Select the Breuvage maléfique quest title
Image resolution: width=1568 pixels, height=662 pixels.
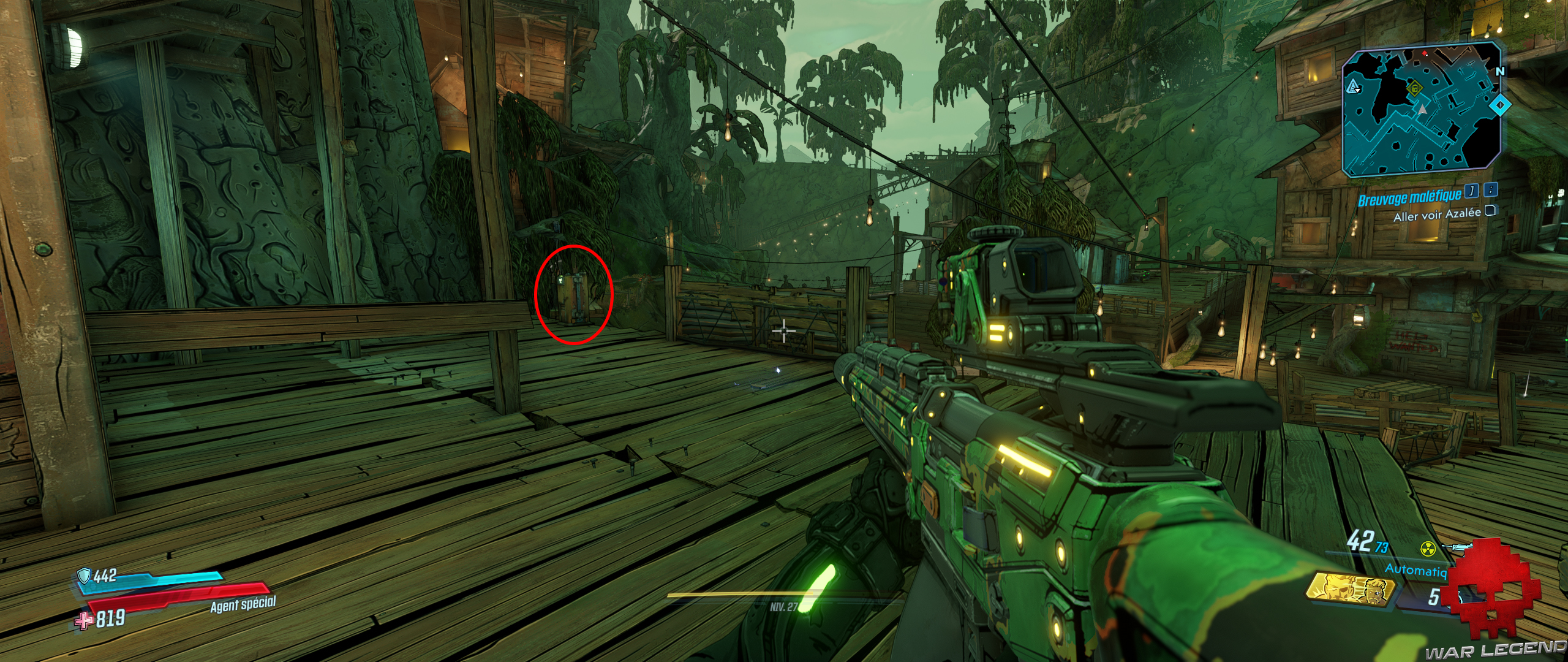(1411, 198)
